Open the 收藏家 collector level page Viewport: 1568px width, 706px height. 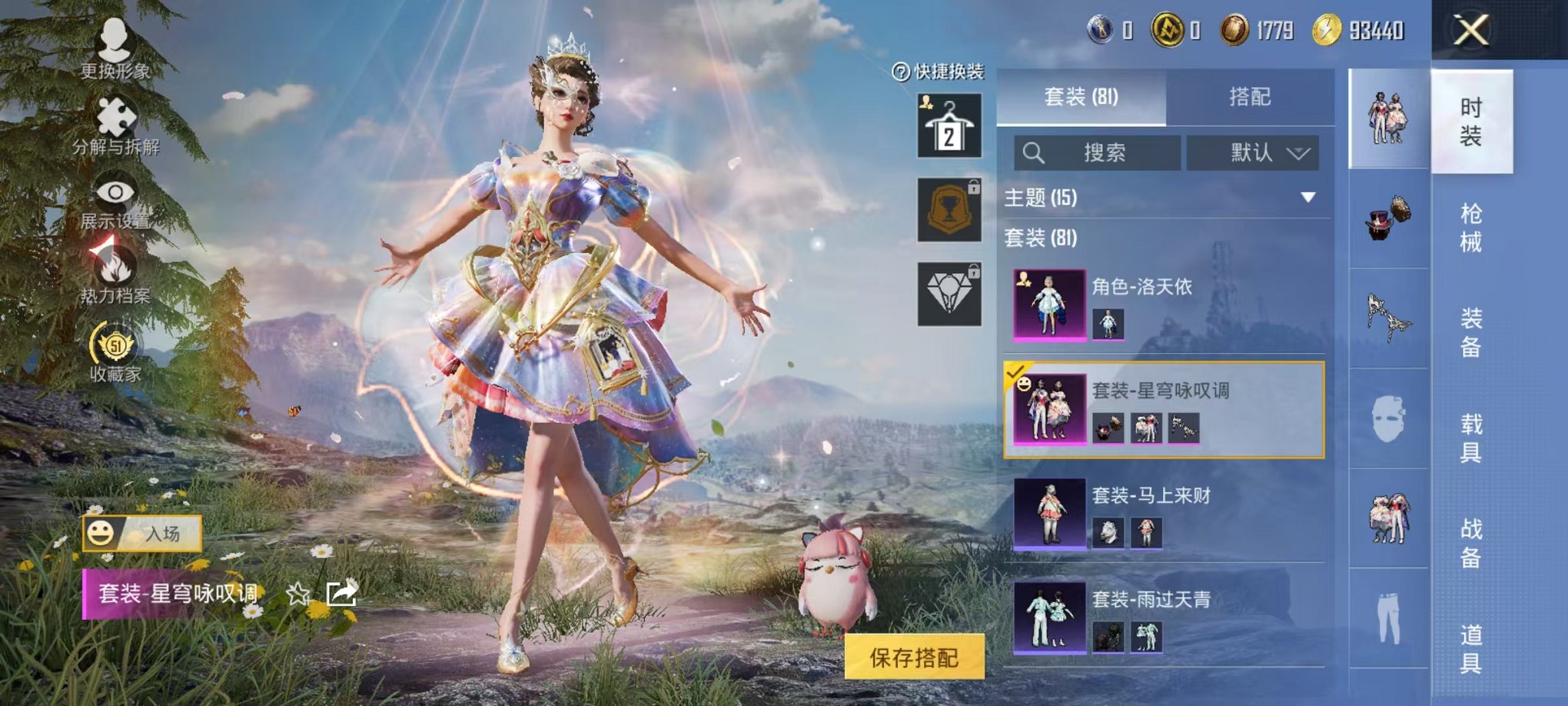coord(114,346)
